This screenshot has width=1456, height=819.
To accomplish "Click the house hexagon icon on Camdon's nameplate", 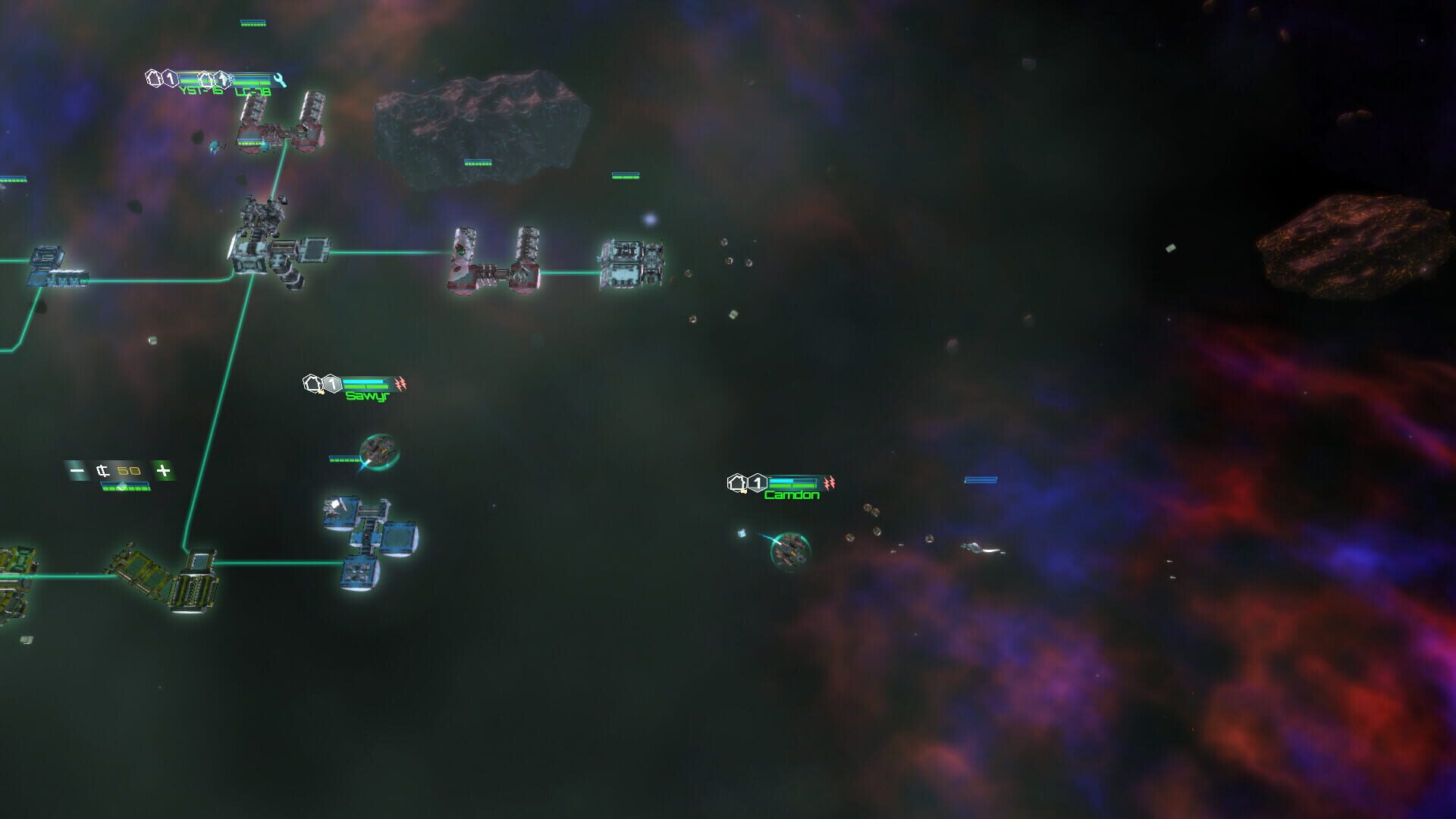I will click(737, 481).
